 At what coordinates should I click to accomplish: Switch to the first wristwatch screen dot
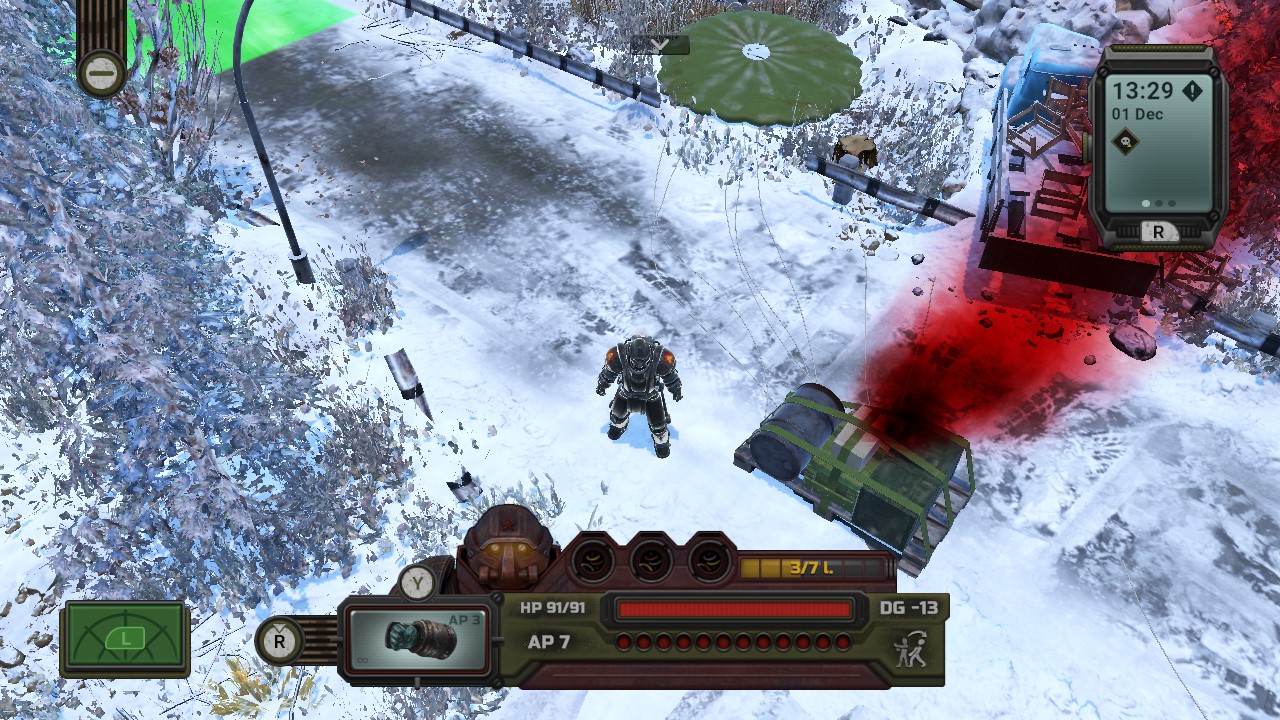point(1145,202)
